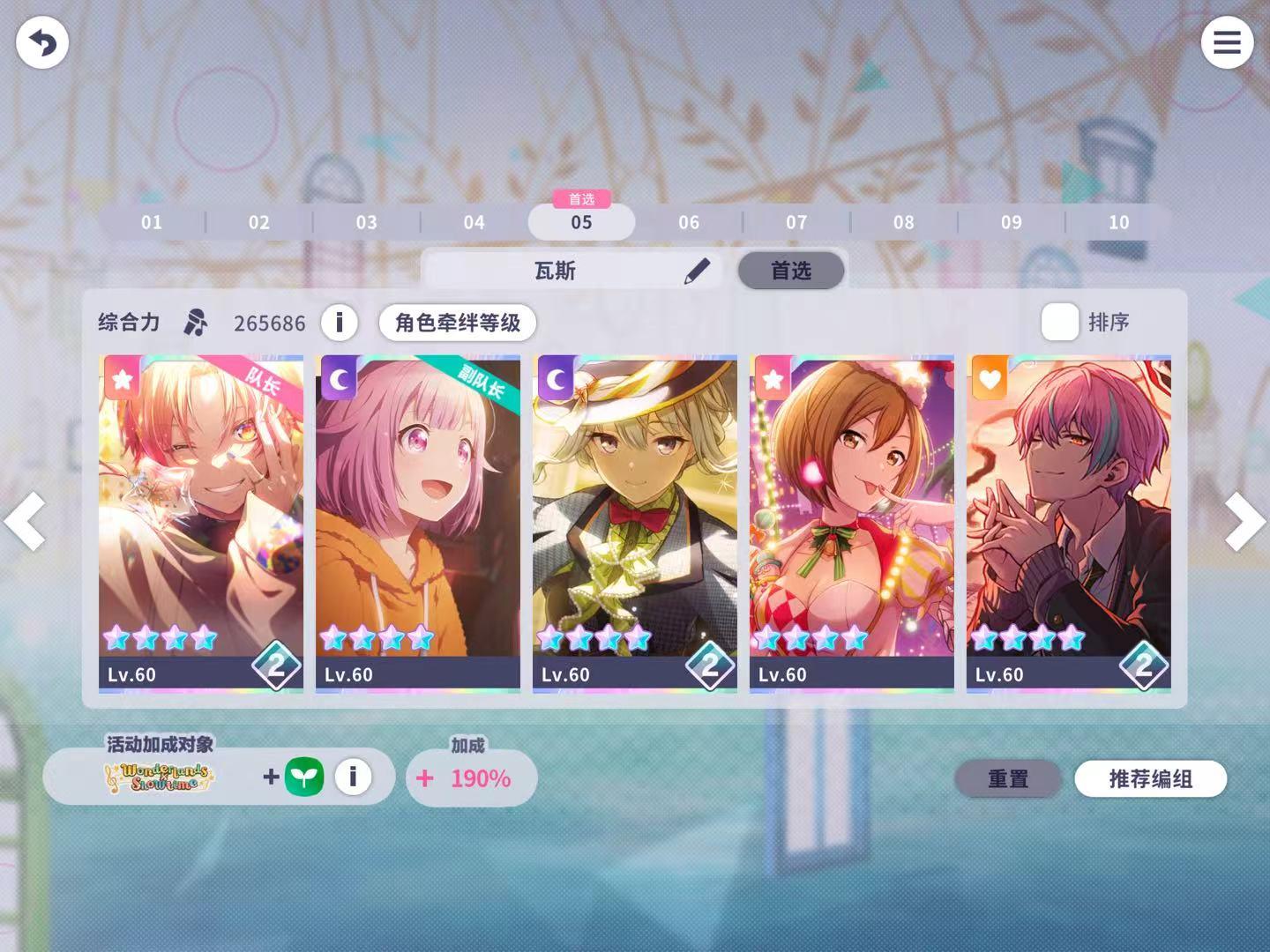
Task: Click the left arrow to view previous team
Action: pyautogui.click(x=25, y=522)
